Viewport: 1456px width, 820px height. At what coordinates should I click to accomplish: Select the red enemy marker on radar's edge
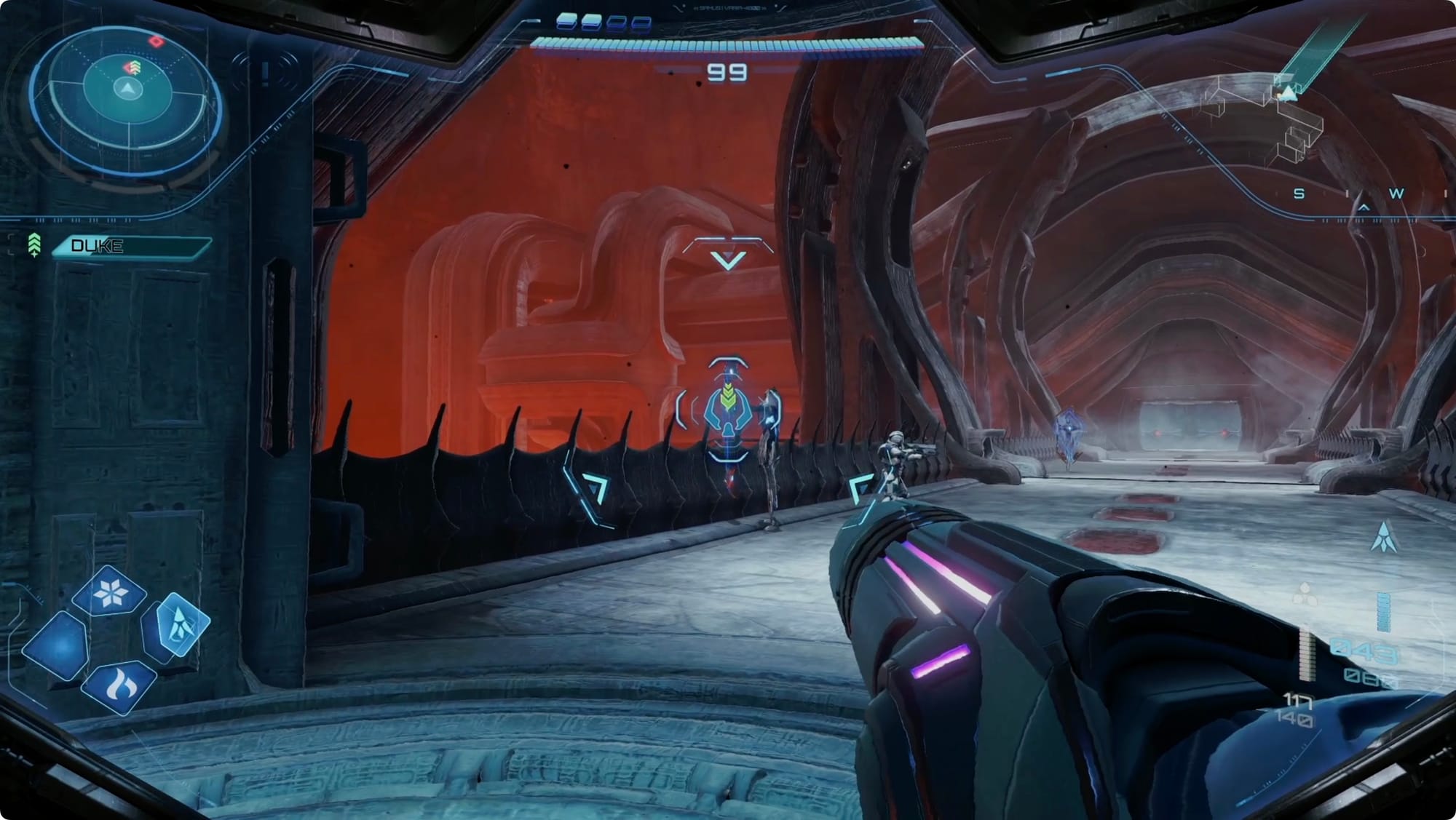point(157,41)
